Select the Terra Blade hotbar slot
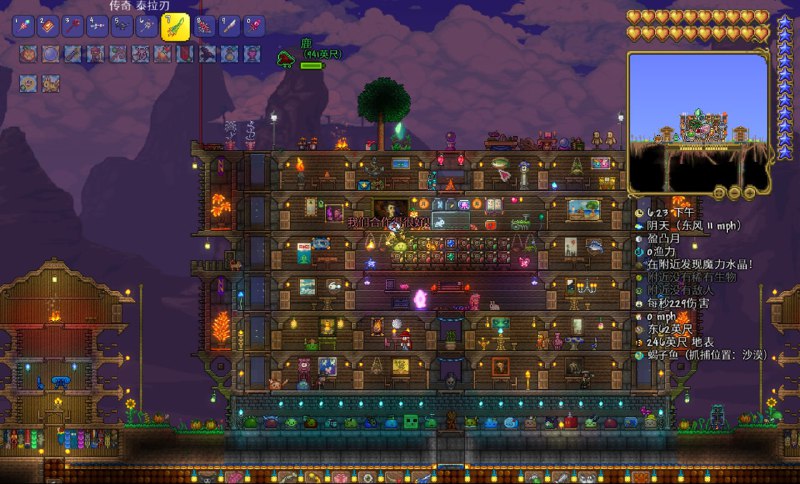This screenshot has width=800, height=484. [175, 27]
